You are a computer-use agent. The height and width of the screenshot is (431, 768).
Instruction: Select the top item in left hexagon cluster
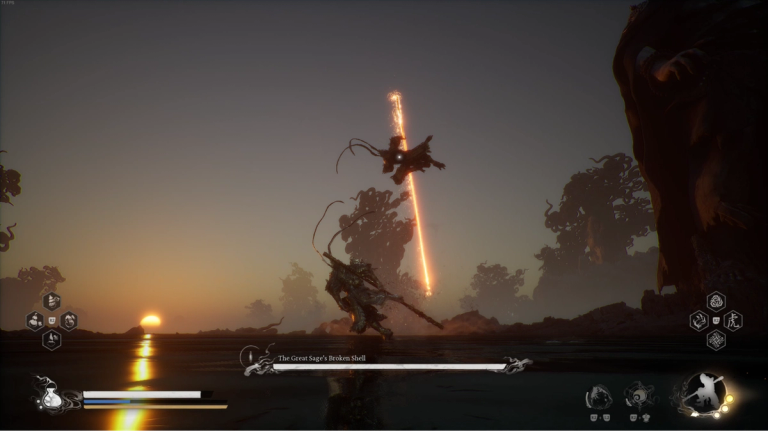coord(52,301)
